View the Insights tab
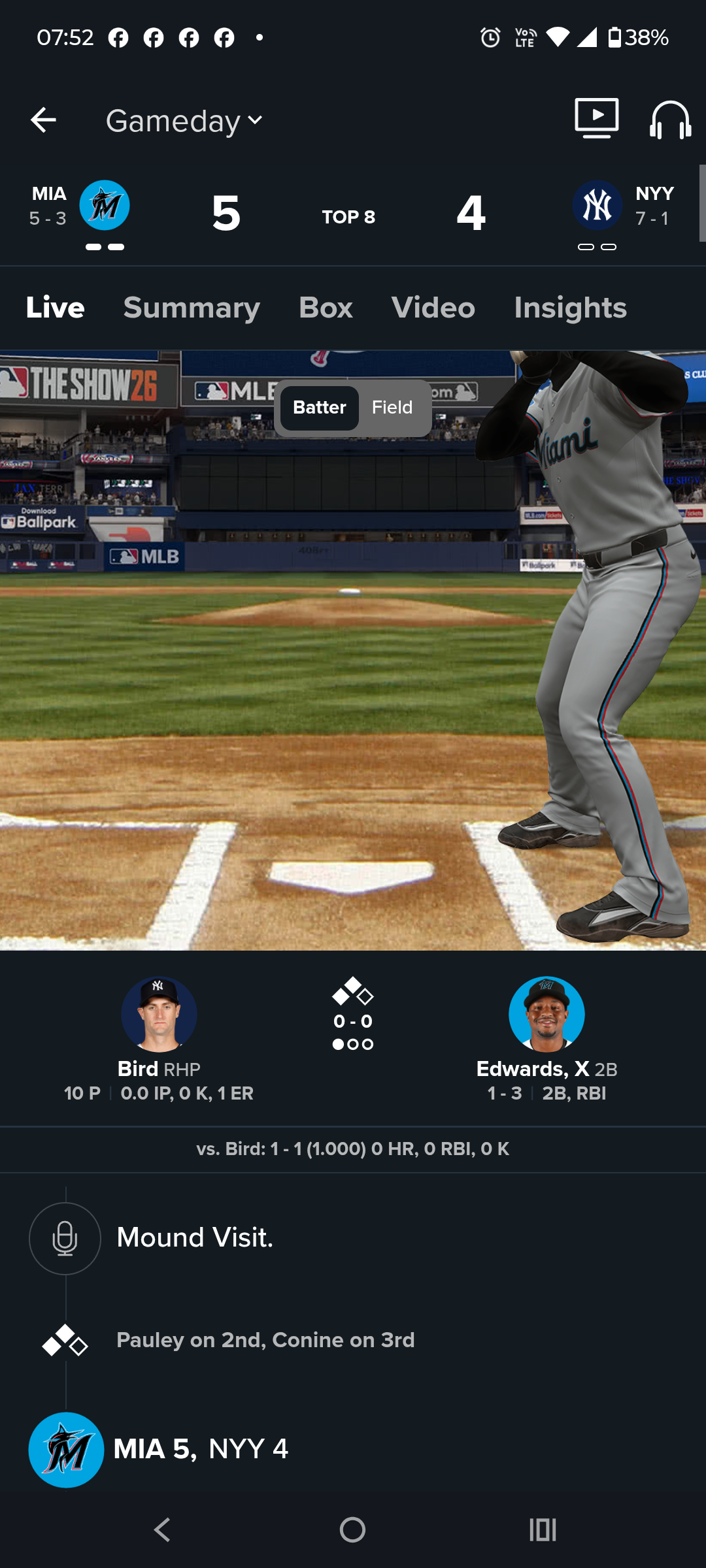This screenshot has height=1568, width=706. click(x=570, y=308)
